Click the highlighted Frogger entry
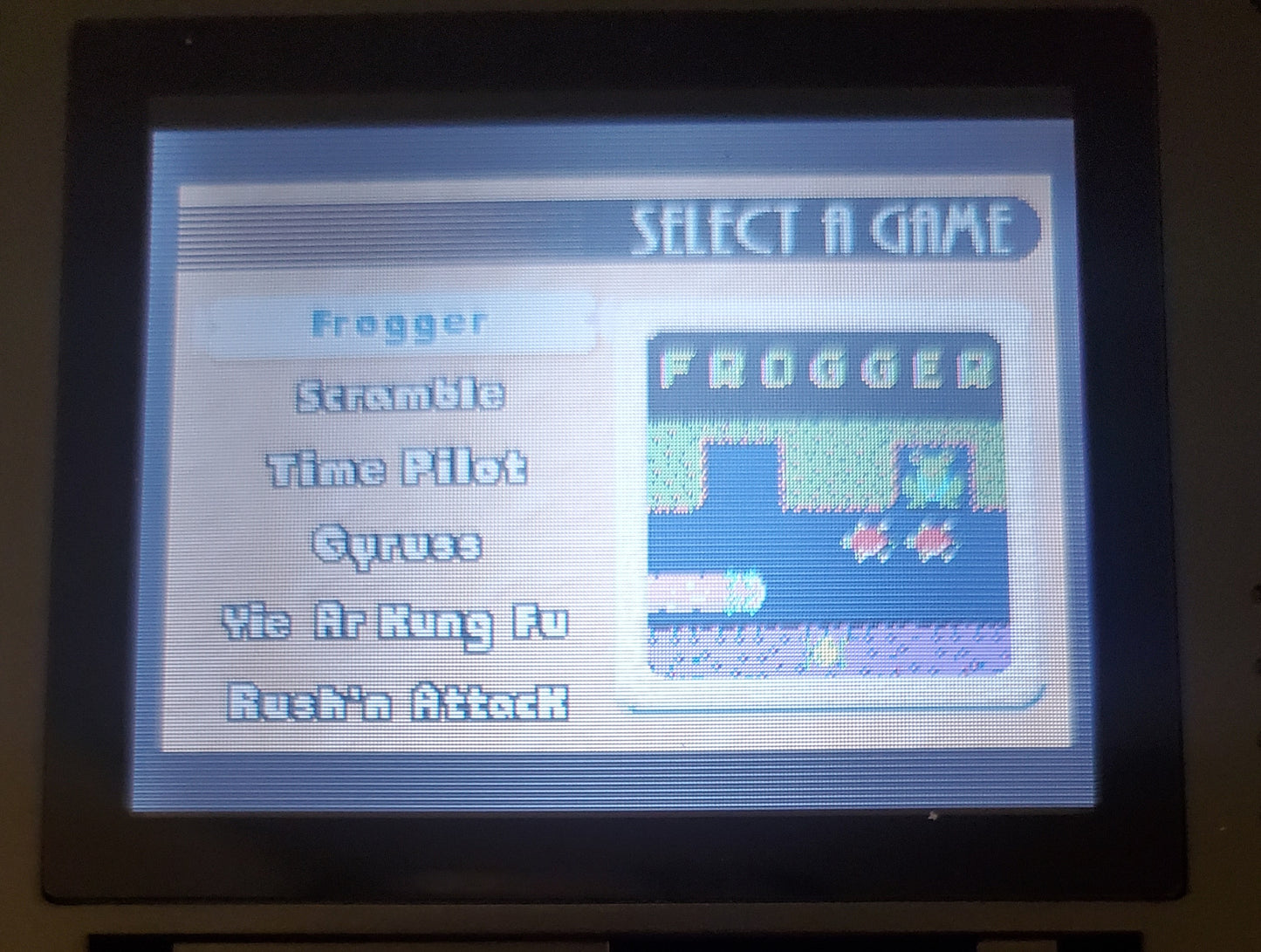 pyautogui.click(x=397, y=323)
